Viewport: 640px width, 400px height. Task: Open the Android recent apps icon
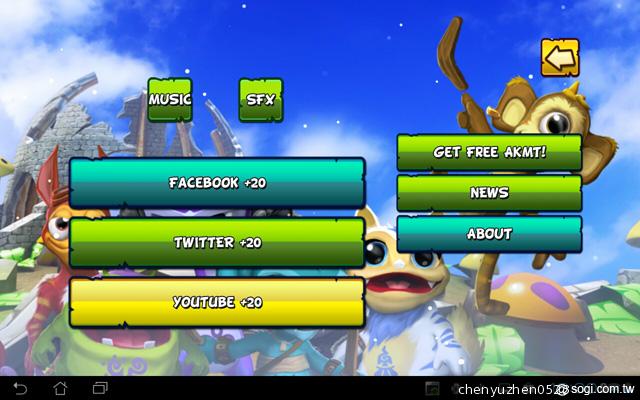click(x=100, y=388)
